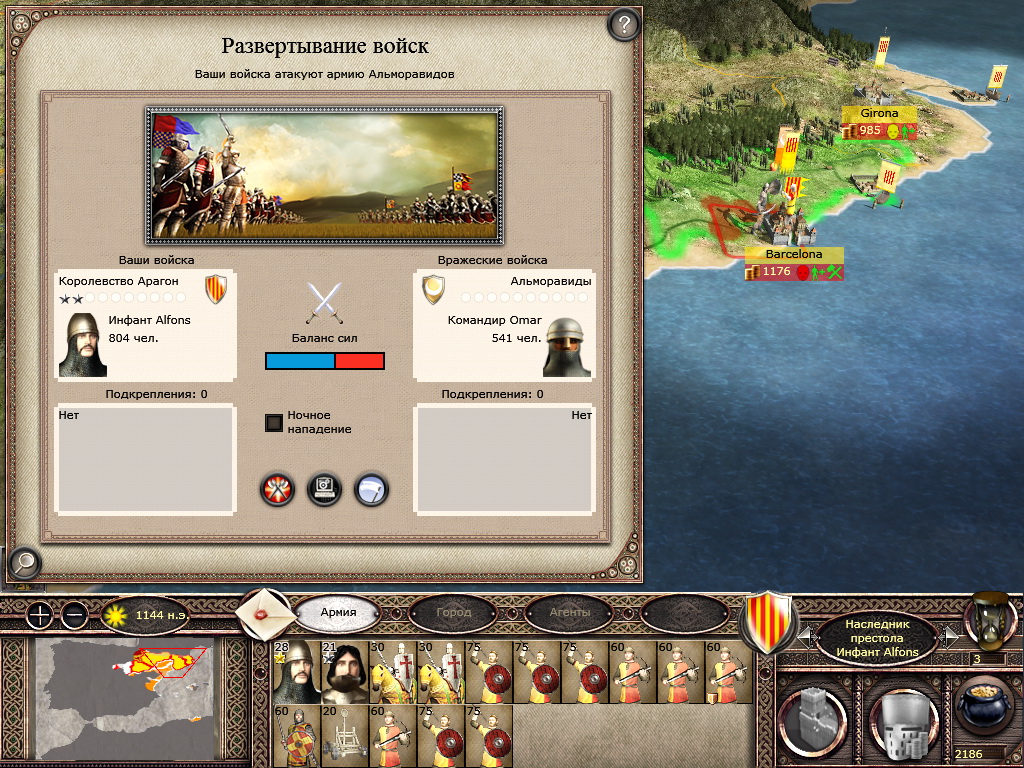Switch to the Армия tab
The width and height of the screenshot is (1024, 768).
click(x=338, y=612)
